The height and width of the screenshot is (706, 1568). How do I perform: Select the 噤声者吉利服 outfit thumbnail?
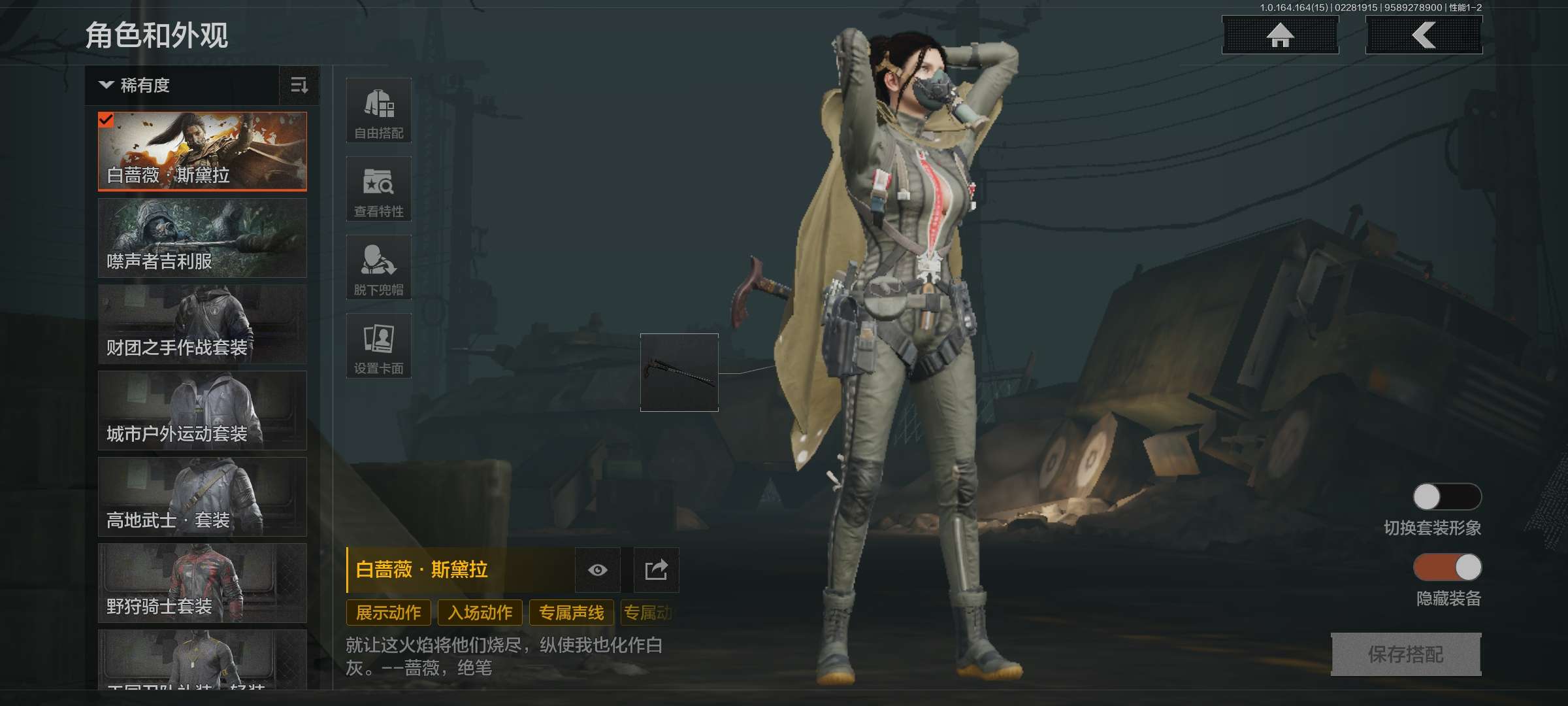point(202,237)
